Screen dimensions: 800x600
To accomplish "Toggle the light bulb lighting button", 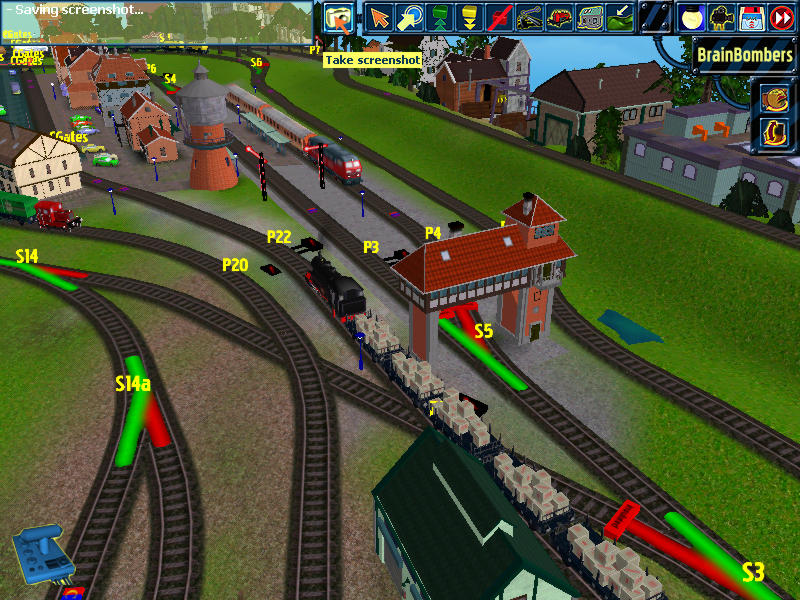I will [691, 18].
